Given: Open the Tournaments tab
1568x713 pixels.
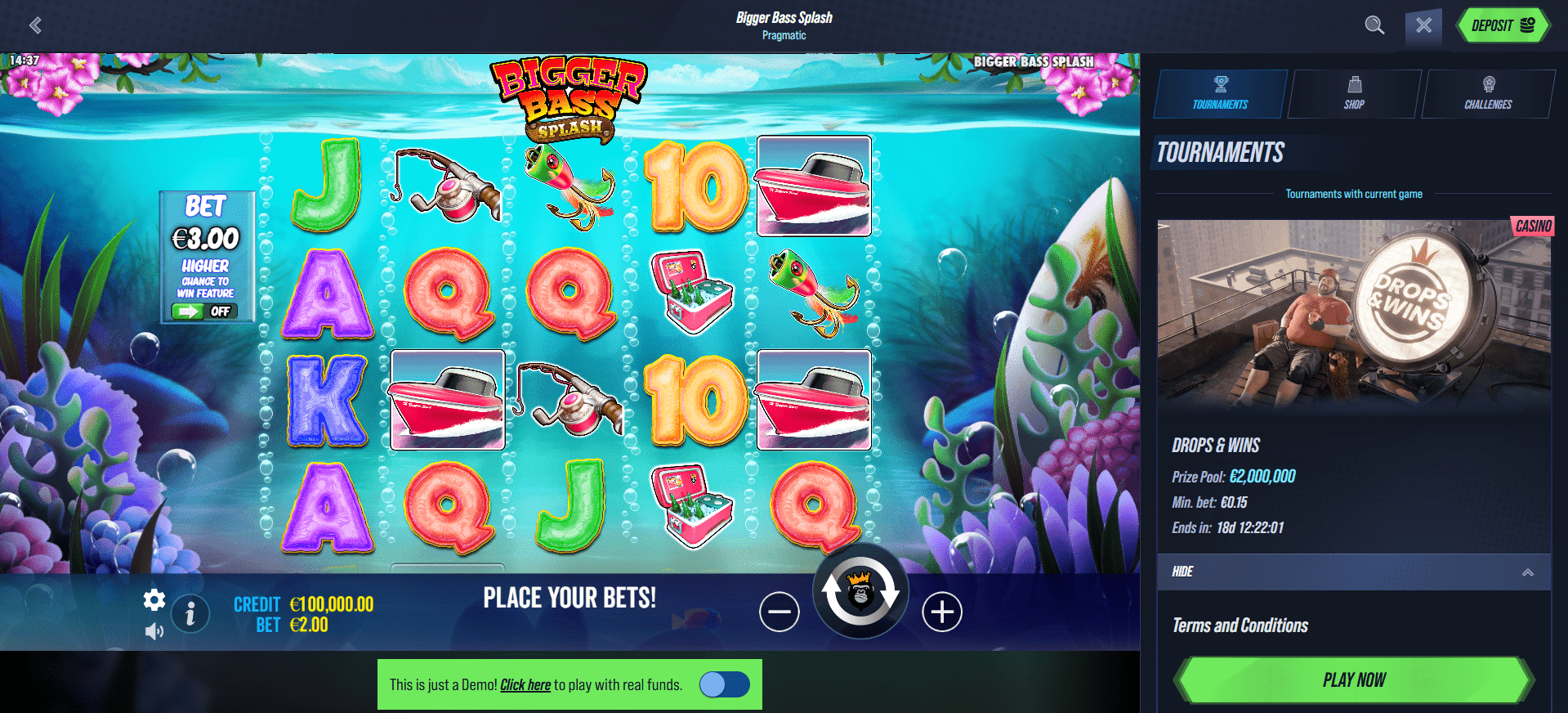Looking at the screenshot, I should coord(1220,94).
